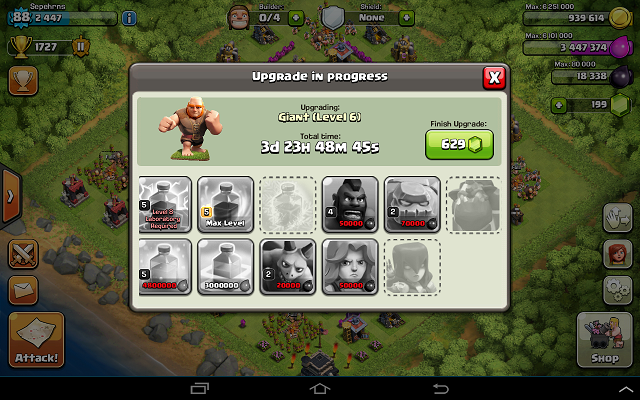Screen dimensions: 640x400
Task: Tap the Attack! button
Action: (x=36, y=341)
